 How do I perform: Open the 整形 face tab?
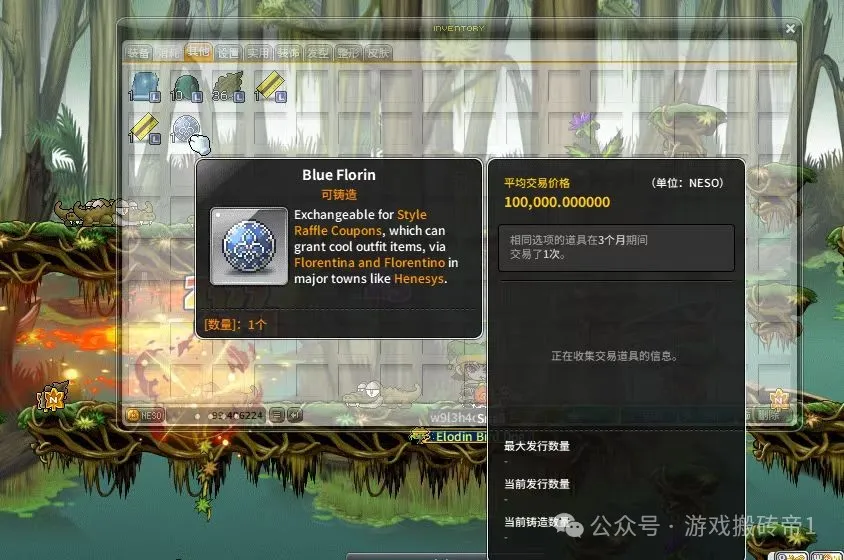point(348,52)
